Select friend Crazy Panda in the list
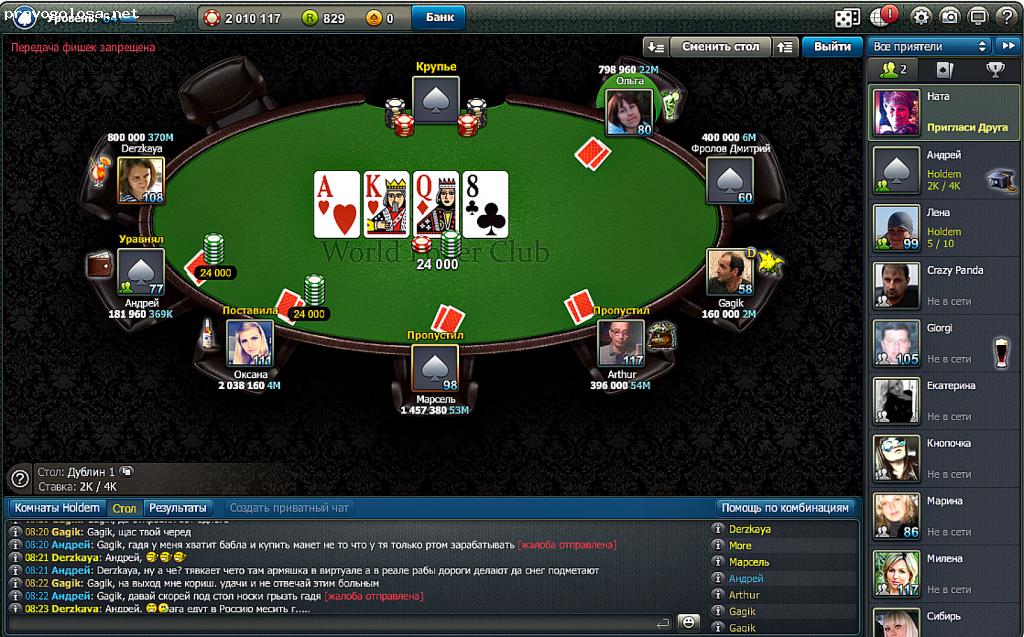1024x637 pixels. point(945,285)
